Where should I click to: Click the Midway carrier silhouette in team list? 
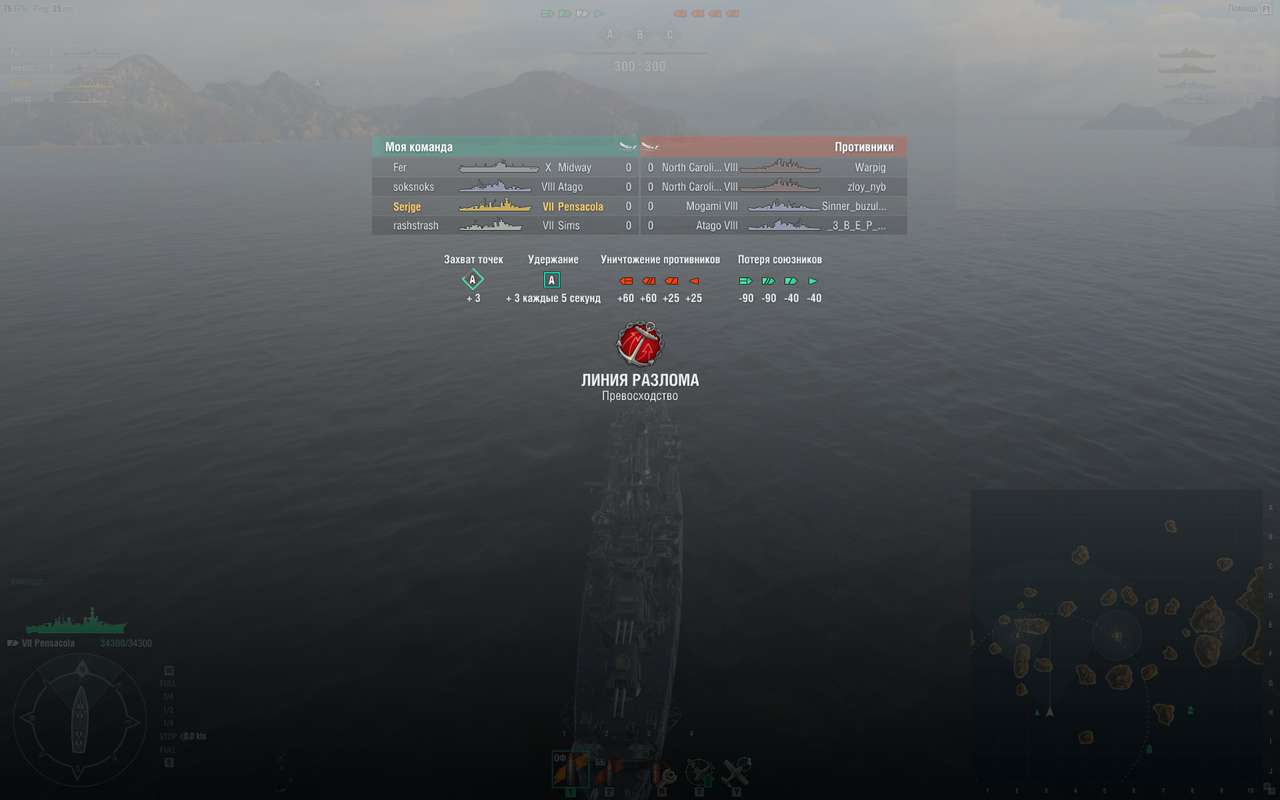(498, 167)
